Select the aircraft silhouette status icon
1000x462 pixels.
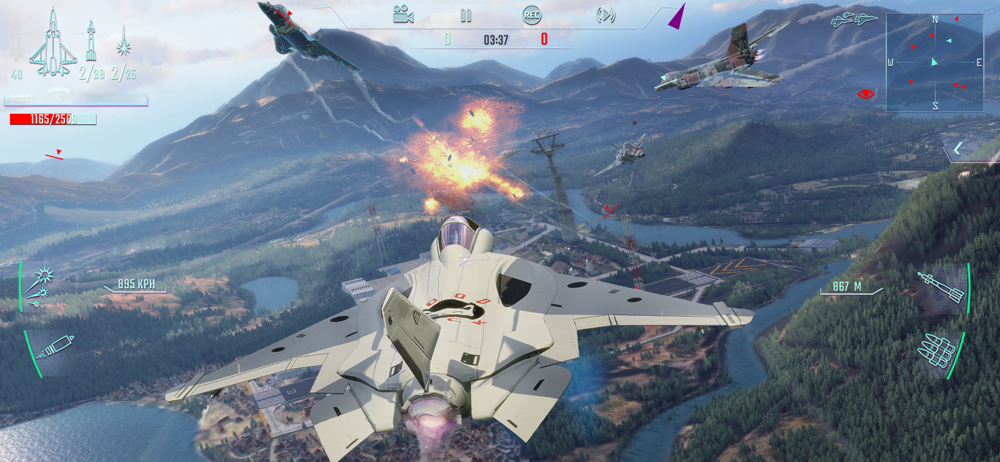[x=52, y=45]
